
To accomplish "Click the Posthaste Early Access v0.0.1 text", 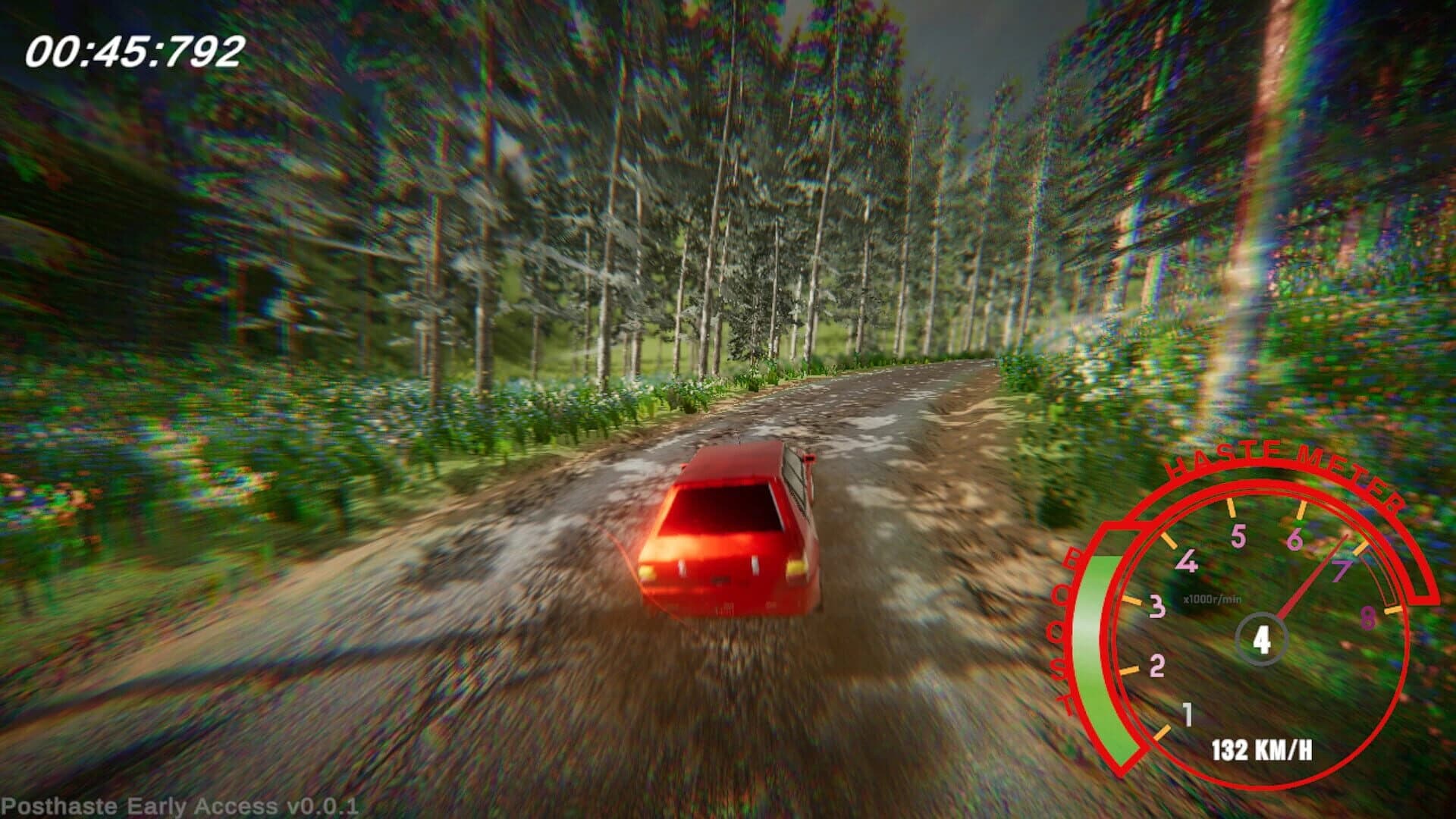I will coord(182,806).
